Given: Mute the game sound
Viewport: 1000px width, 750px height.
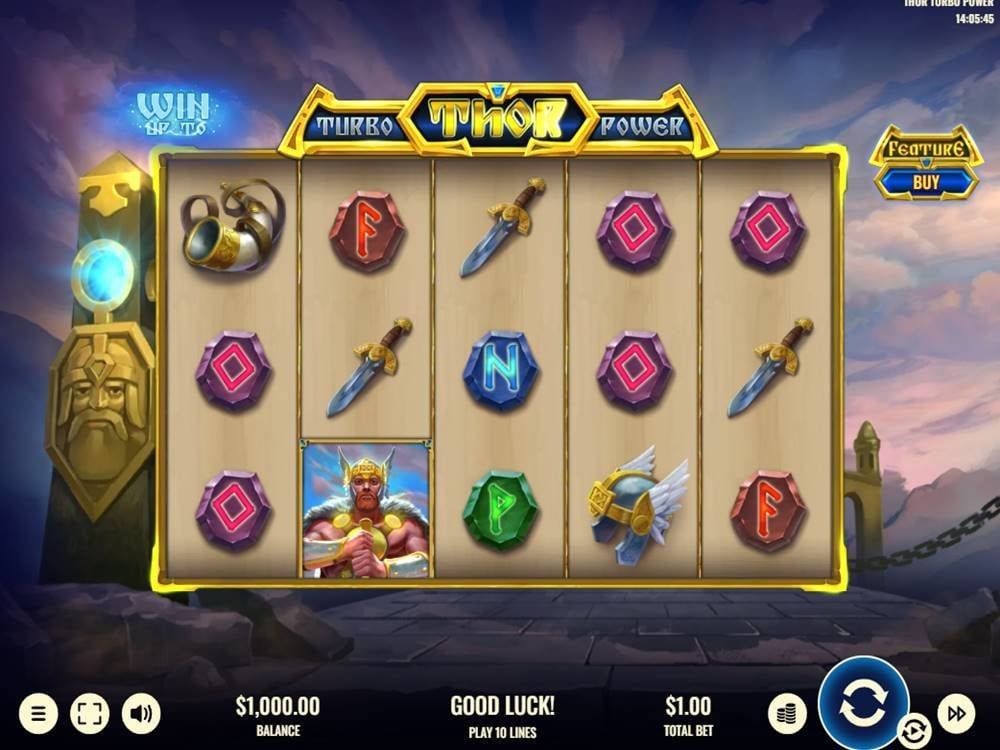Looking at the screenshot, I should 141,713.
